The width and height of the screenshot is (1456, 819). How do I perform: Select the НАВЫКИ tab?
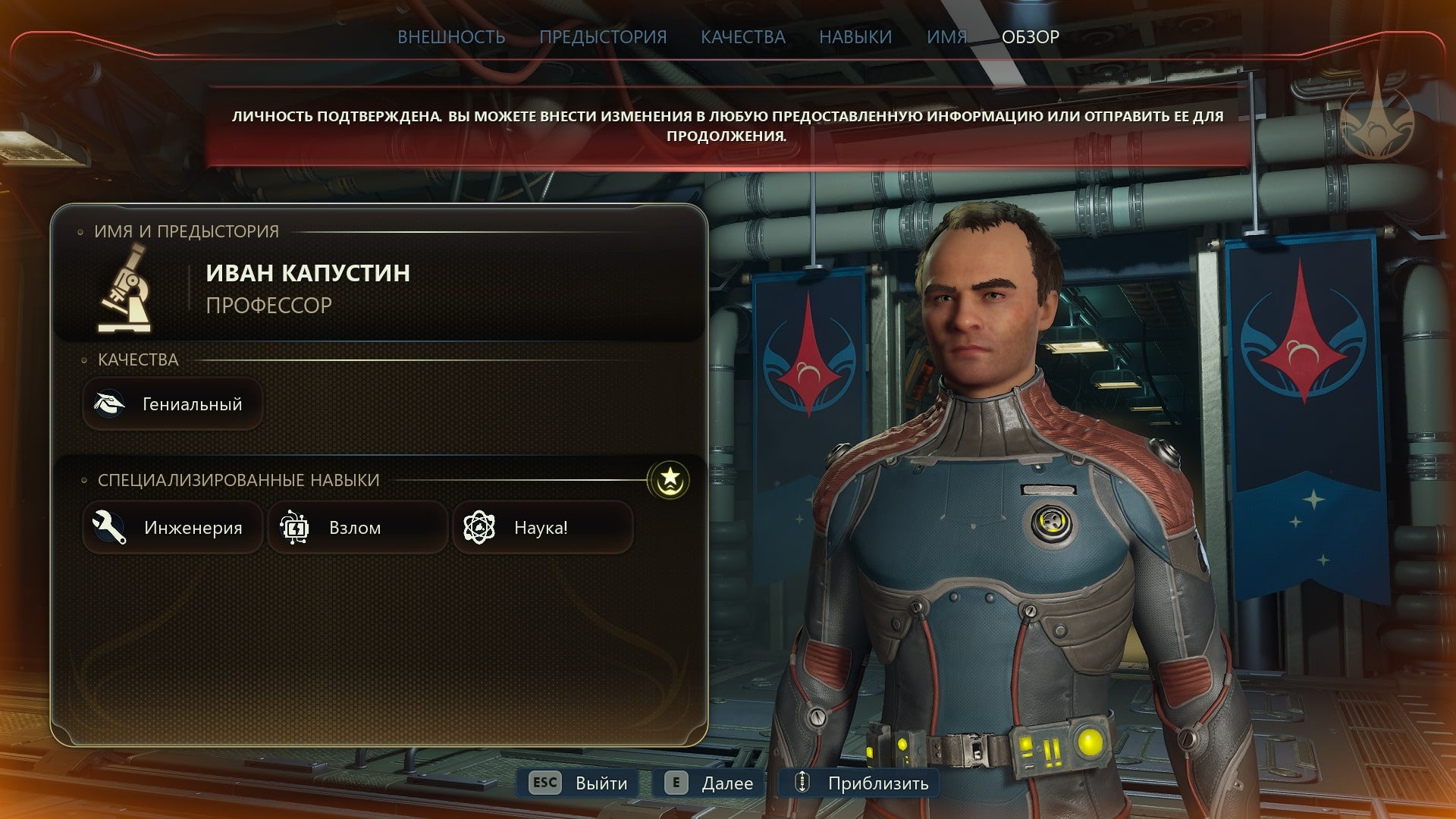(855, 37)
